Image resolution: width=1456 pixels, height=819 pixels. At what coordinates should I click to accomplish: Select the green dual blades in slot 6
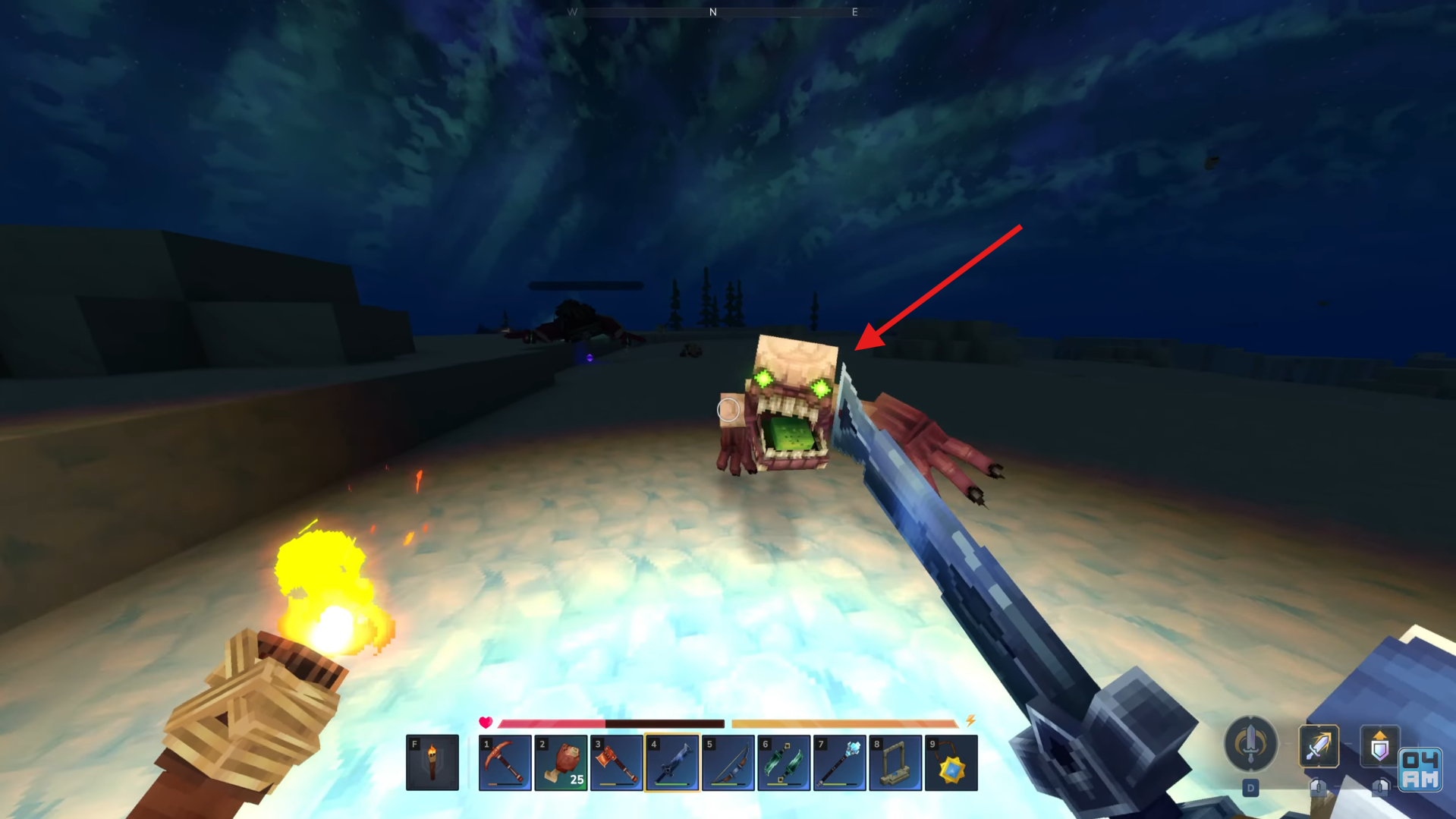click(784, 763)
